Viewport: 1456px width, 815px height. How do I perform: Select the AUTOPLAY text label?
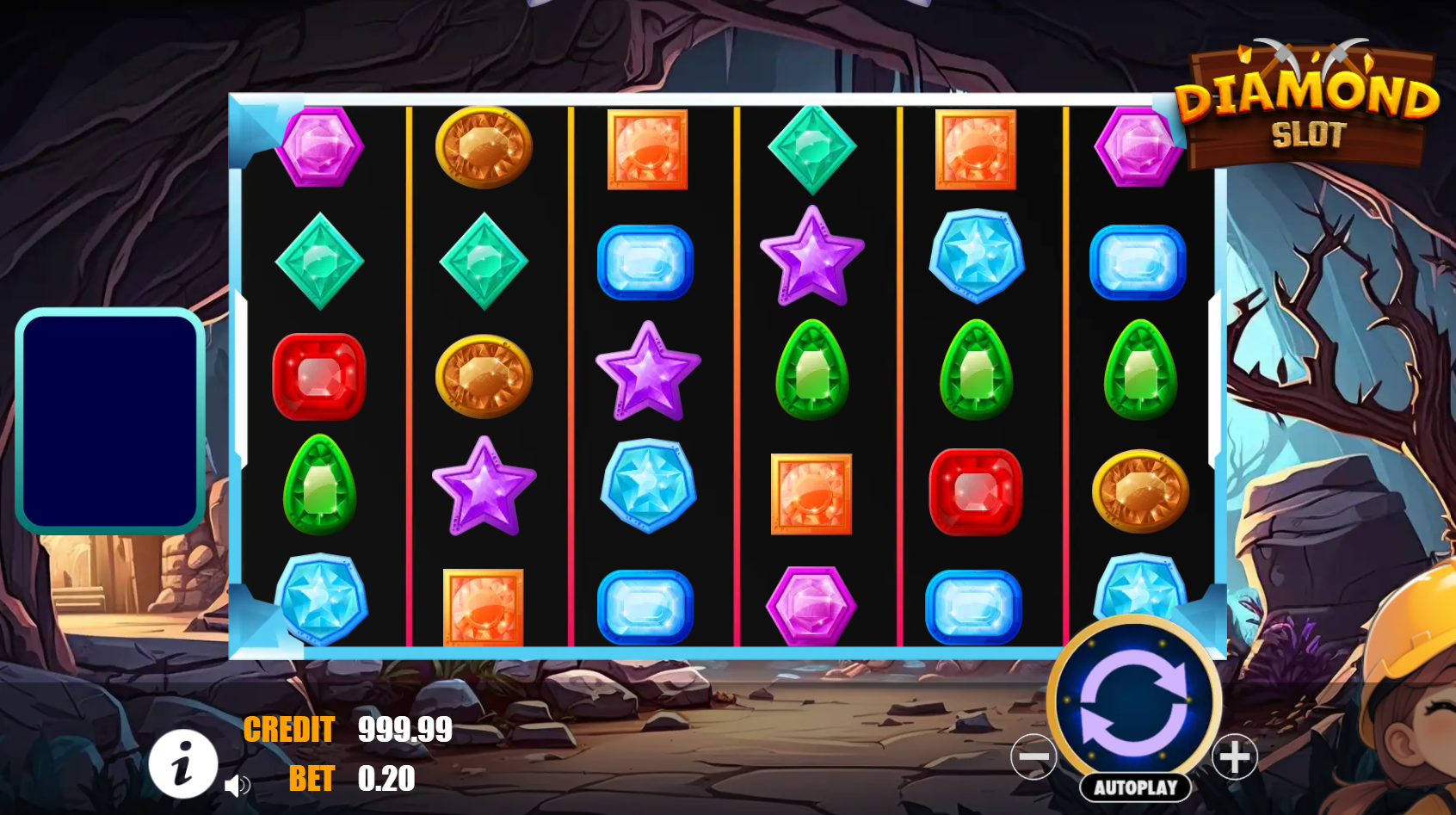(1135, 786)
